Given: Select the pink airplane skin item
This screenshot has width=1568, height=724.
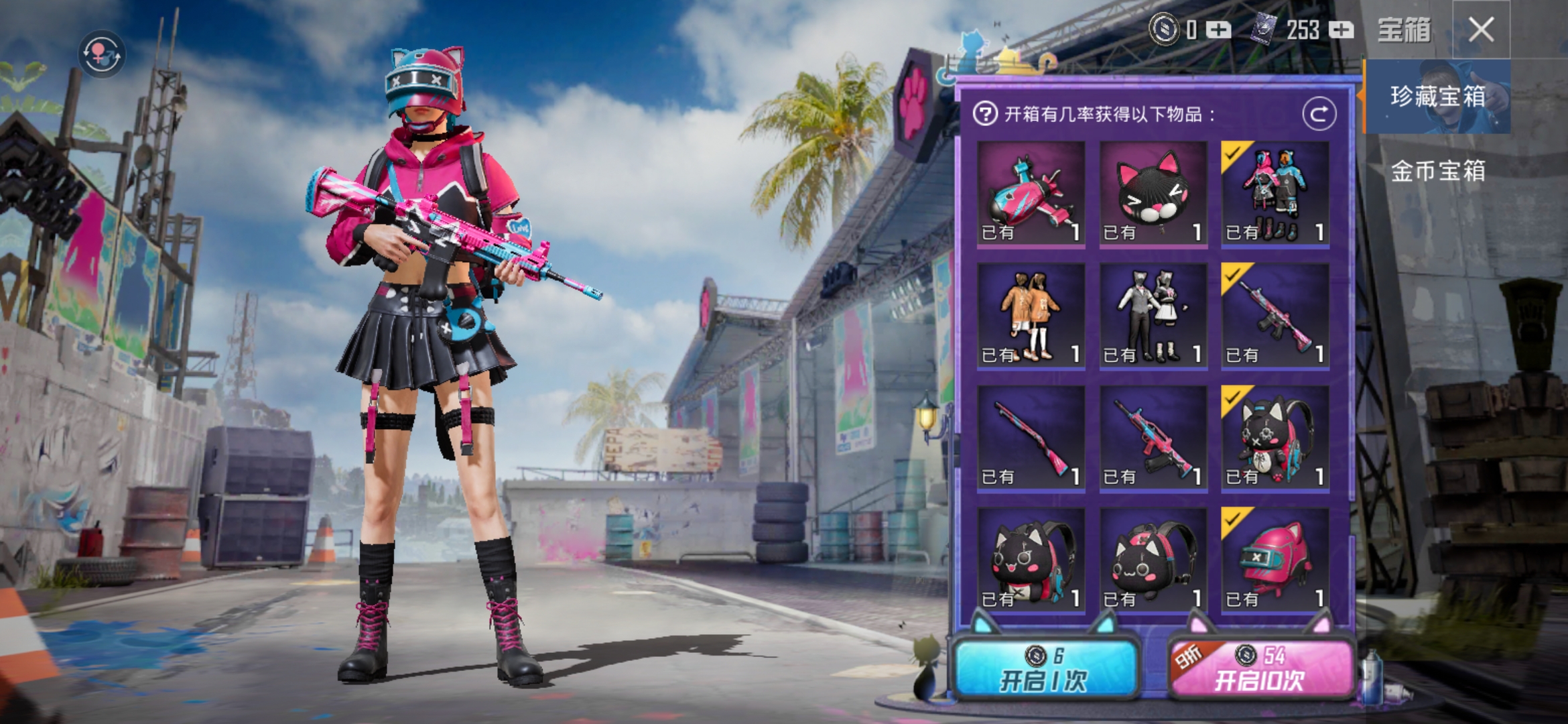Looking at the screenshot, I should coord(1031,194).
